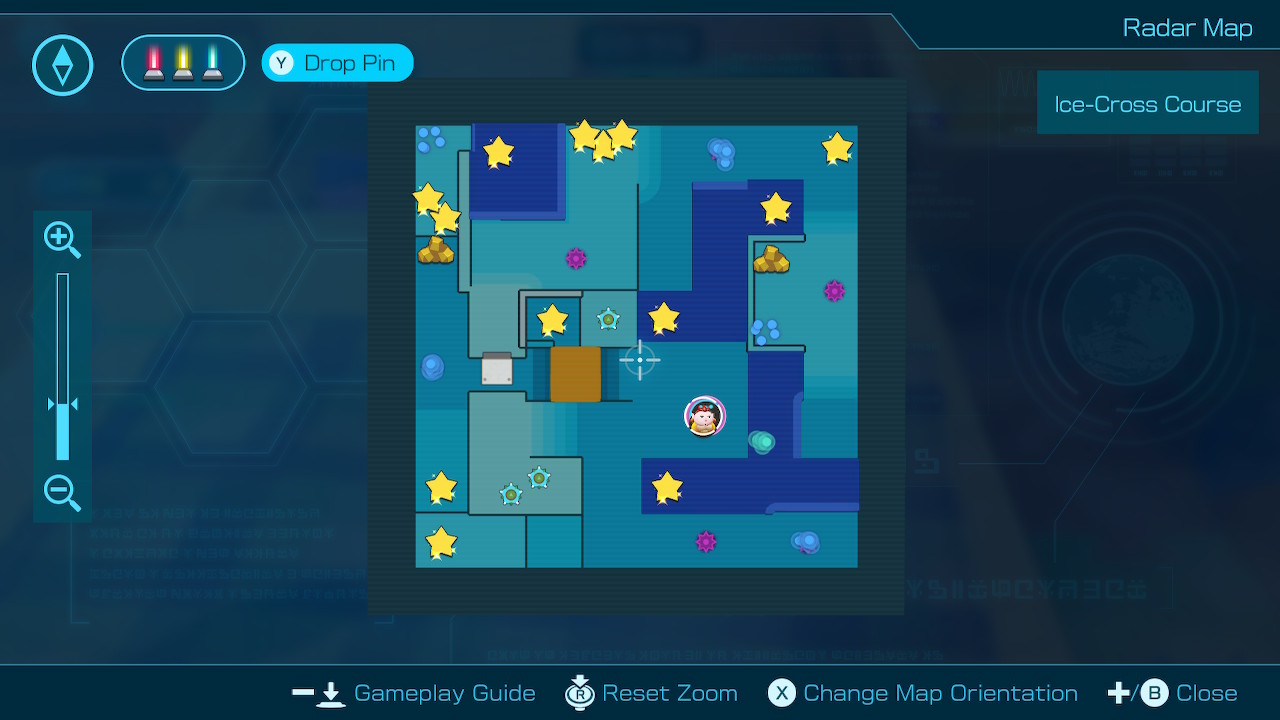Viewport: 1280px width, 720px height.
Task: Adjust the map zoom slider handle
Action: (62, 405)
